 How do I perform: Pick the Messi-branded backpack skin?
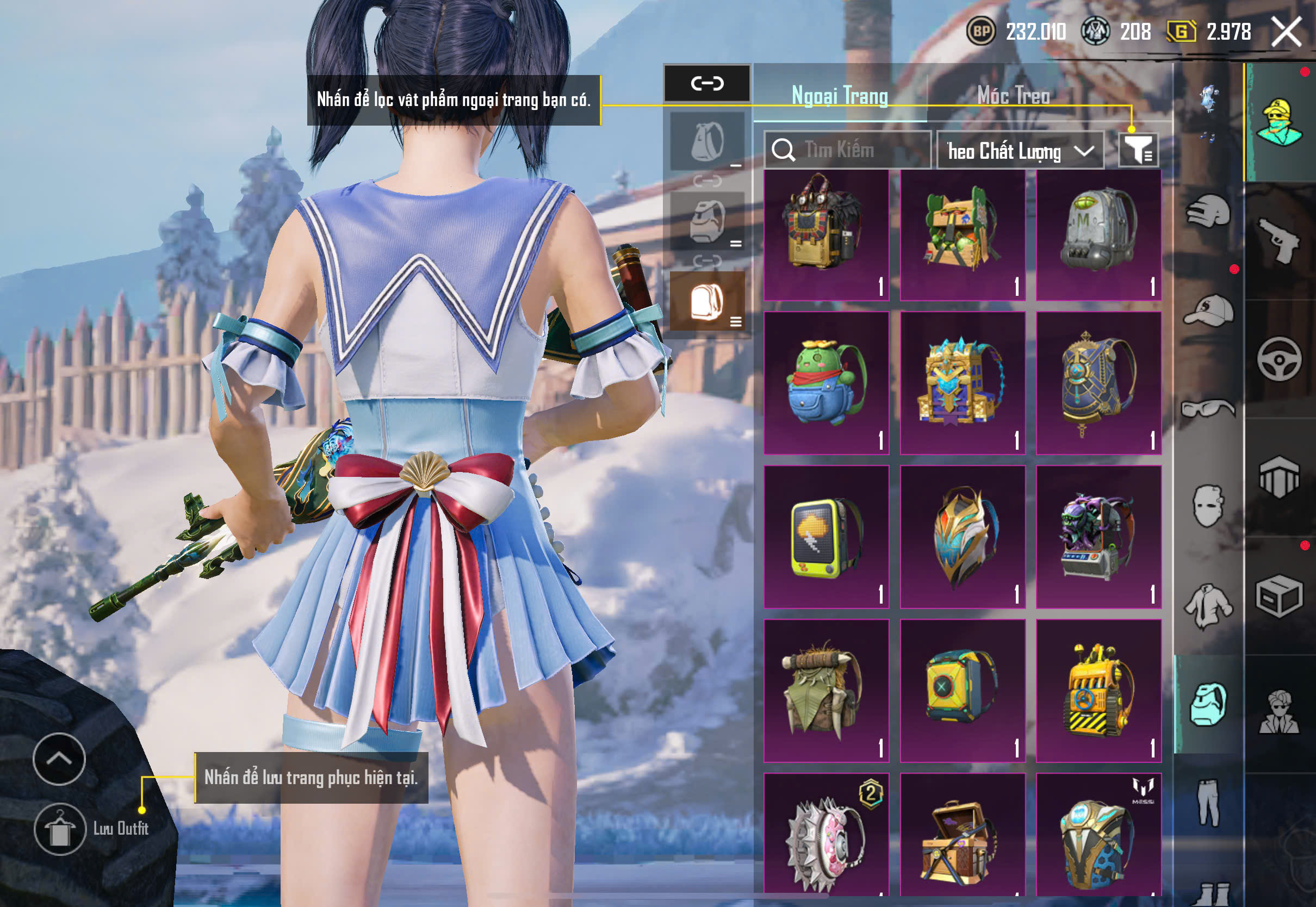point(1098,835)
